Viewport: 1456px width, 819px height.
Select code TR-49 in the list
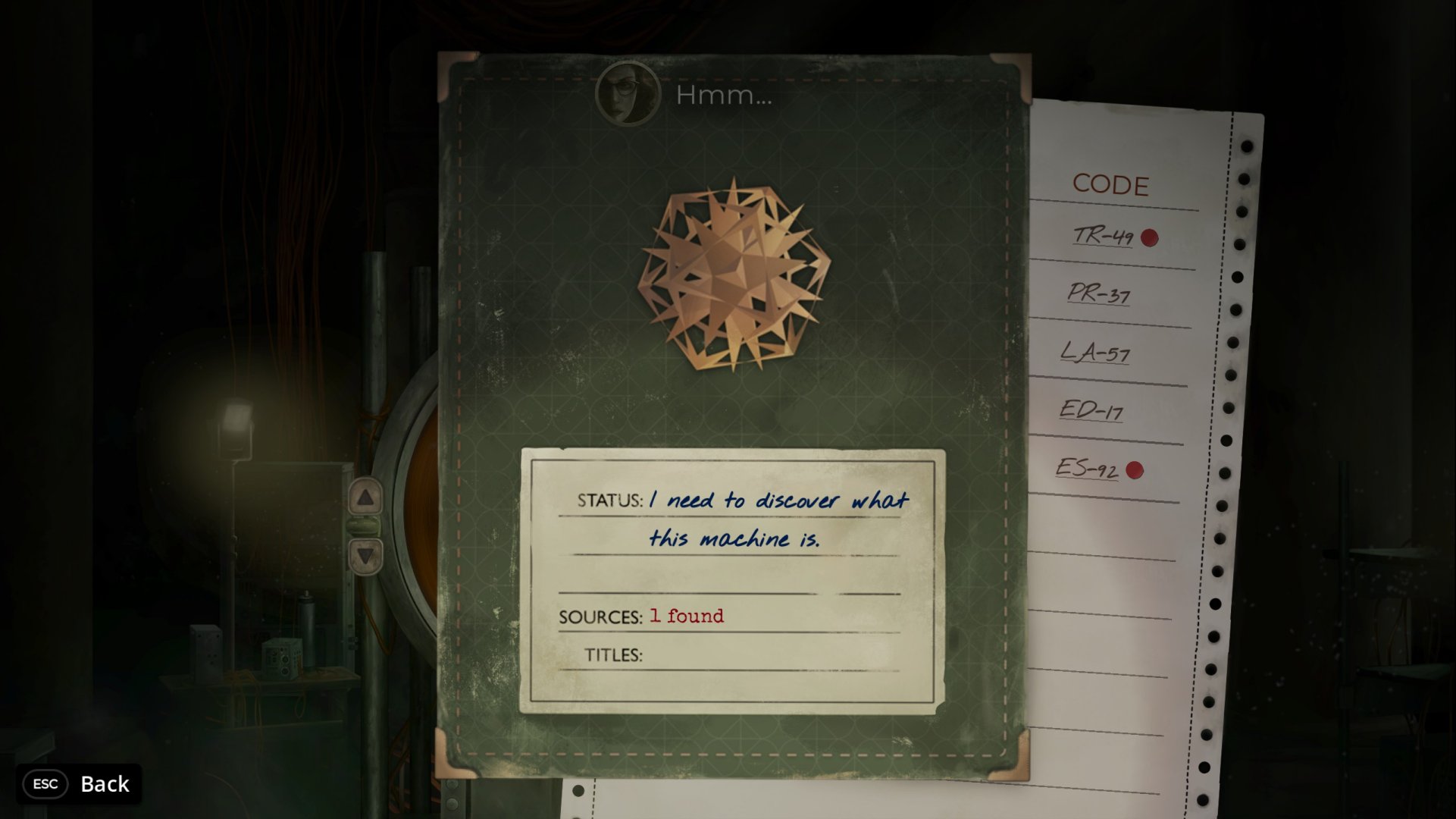pyautogui.click(x=1104, y=237)
